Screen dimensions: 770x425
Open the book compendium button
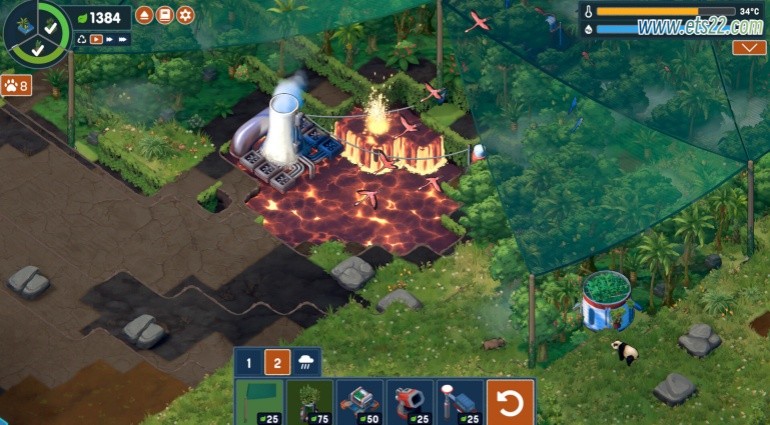(165, 15)
